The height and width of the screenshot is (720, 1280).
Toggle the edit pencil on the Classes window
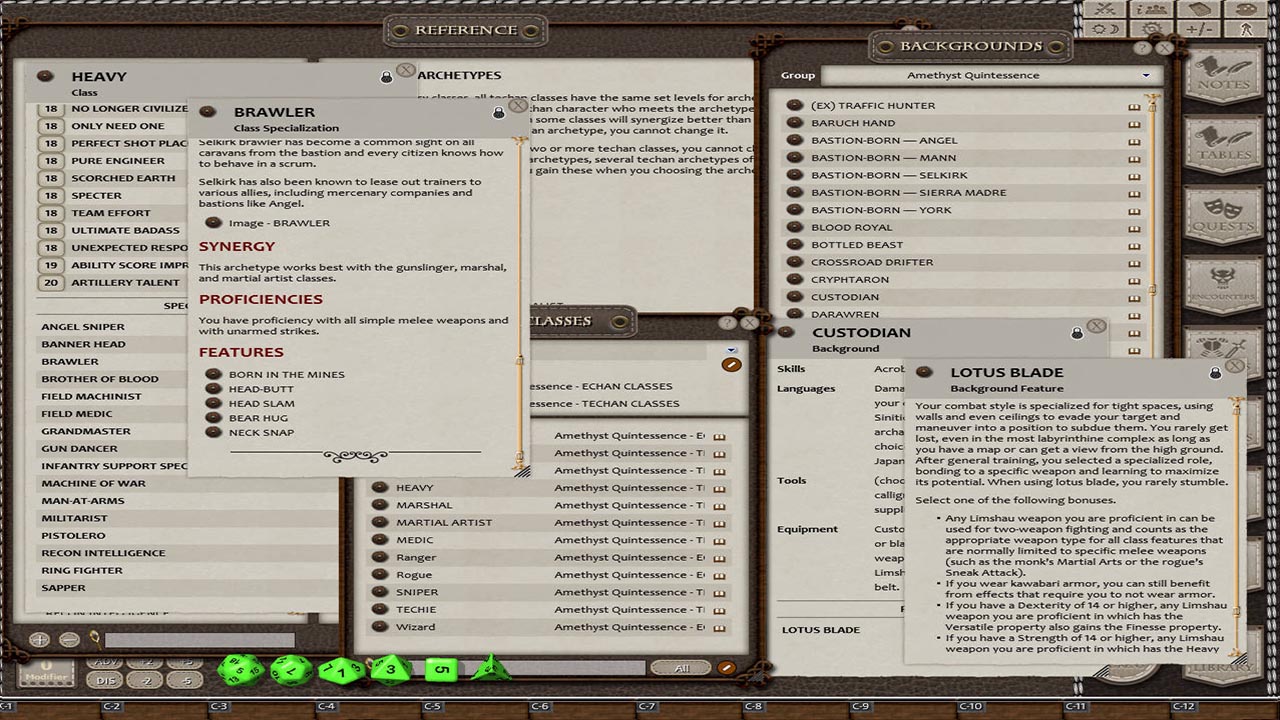tap(731, 364)
